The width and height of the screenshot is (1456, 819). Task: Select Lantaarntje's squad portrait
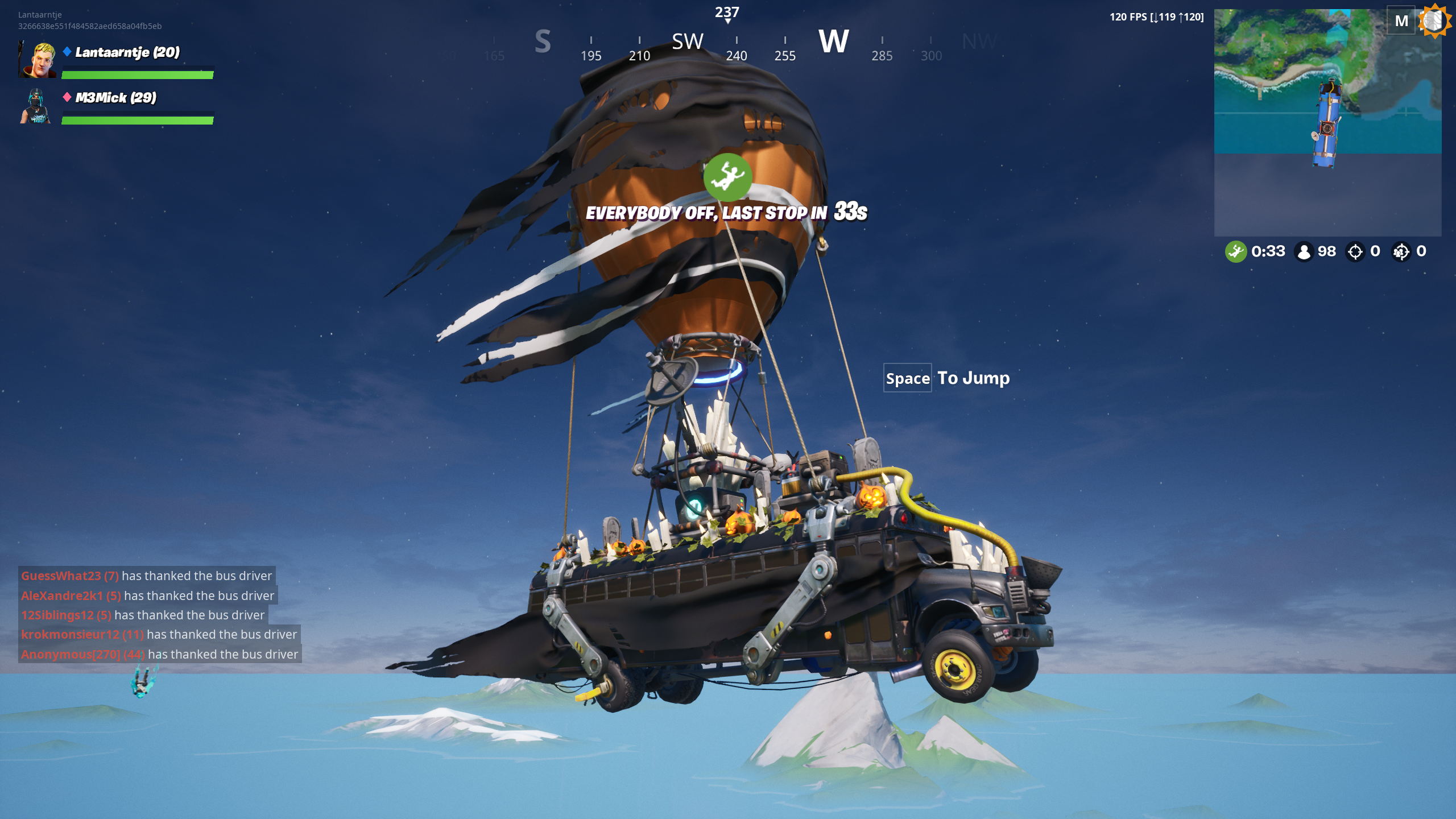click(x=38, y=60)
